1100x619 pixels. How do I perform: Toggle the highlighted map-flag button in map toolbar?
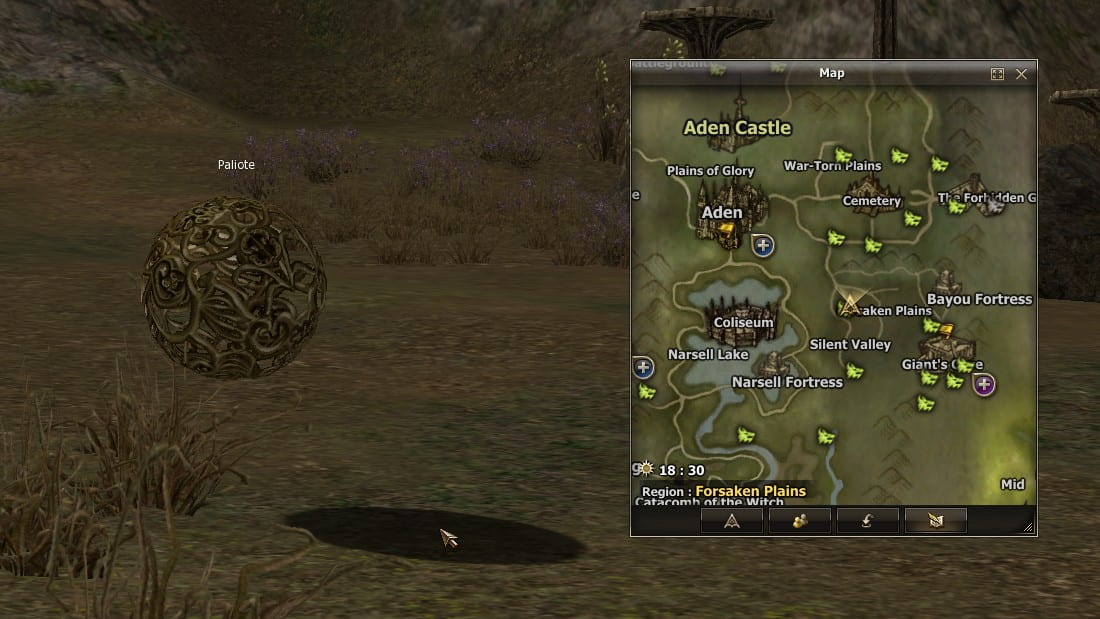click(x=935, y=520)
